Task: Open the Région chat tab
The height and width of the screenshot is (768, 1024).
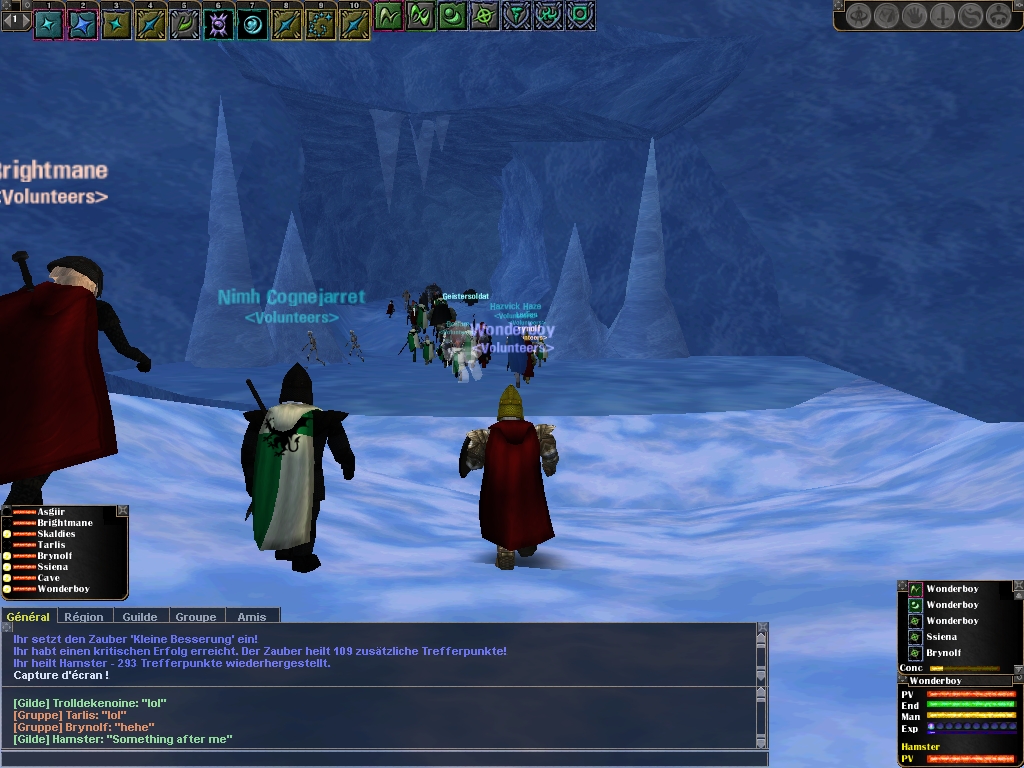Action: click(85, 617)
